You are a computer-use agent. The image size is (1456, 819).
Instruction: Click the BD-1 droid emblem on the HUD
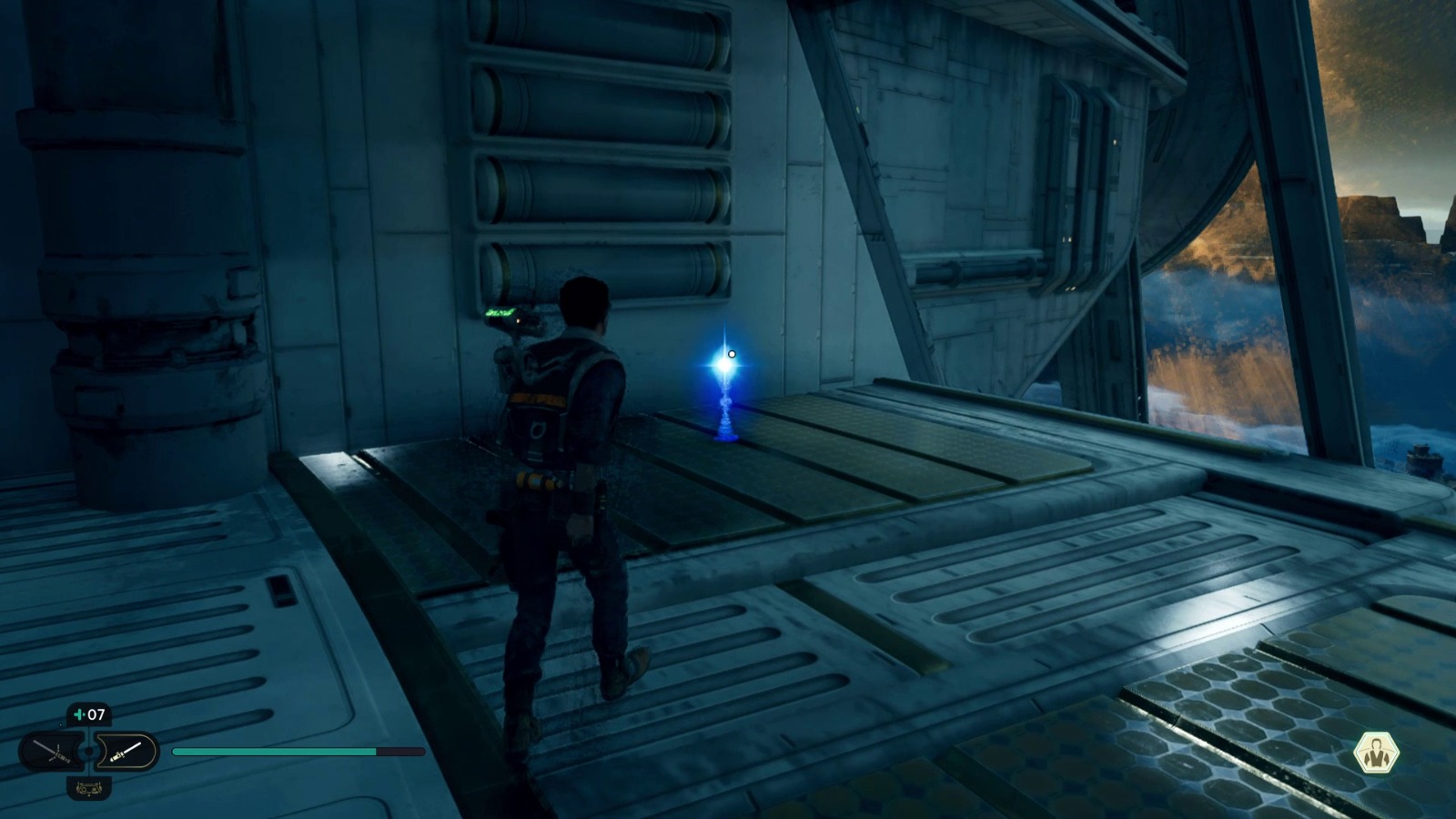click(x=89, y=790)
